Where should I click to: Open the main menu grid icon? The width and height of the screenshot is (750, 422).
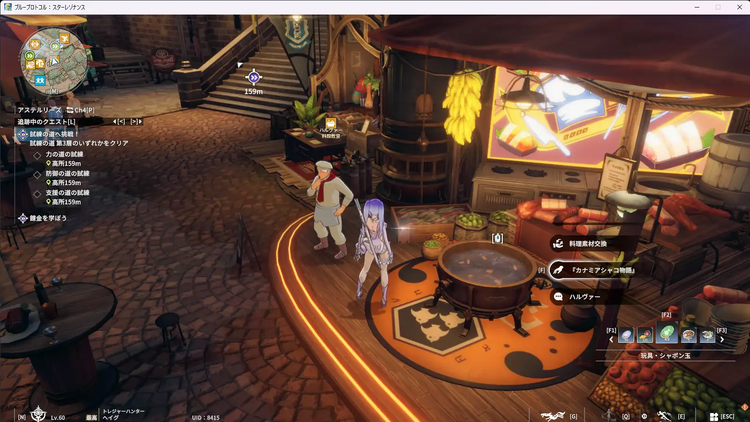pyautogui.click(x=711, y=415)
